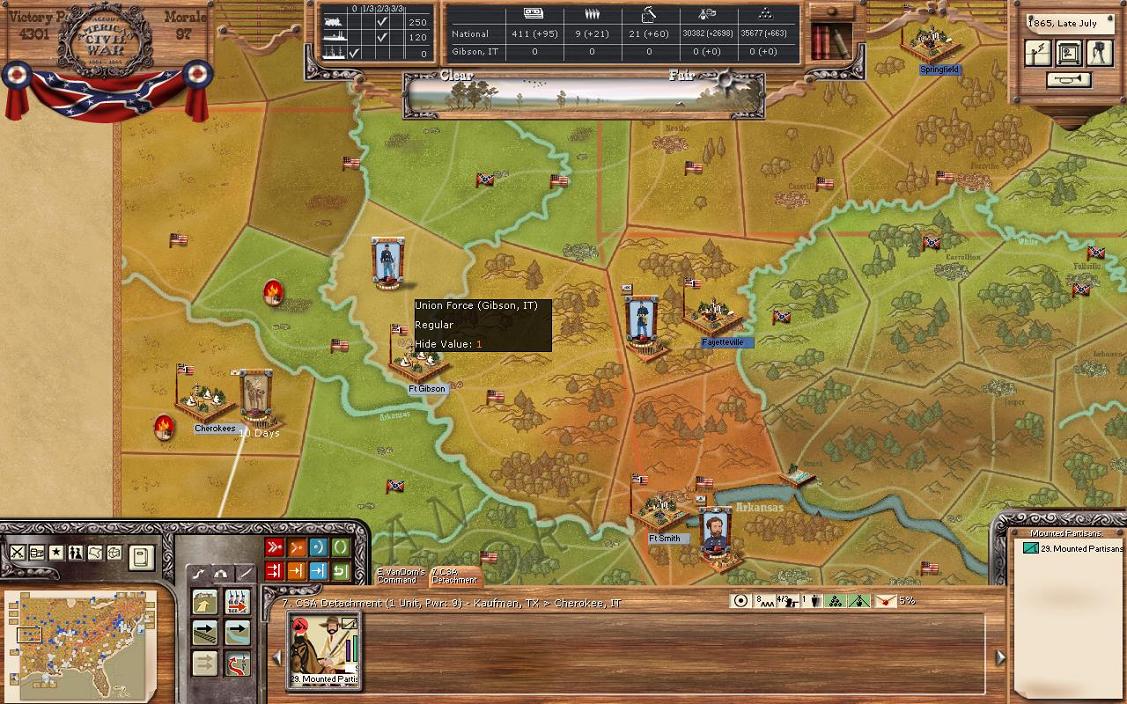Open the tripod camera button
The image size is (1127, 704).
click(x=1100, y=52)
